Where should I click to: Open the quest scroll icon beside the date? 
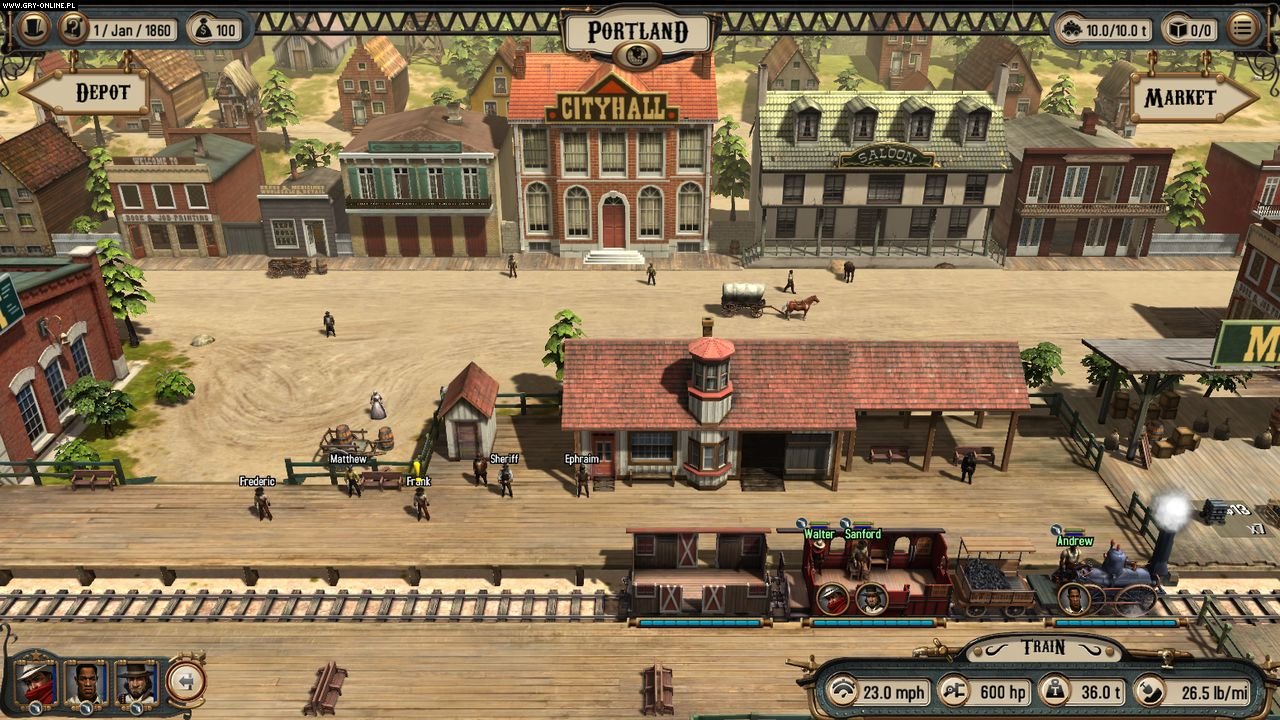(x=73, y=29)
